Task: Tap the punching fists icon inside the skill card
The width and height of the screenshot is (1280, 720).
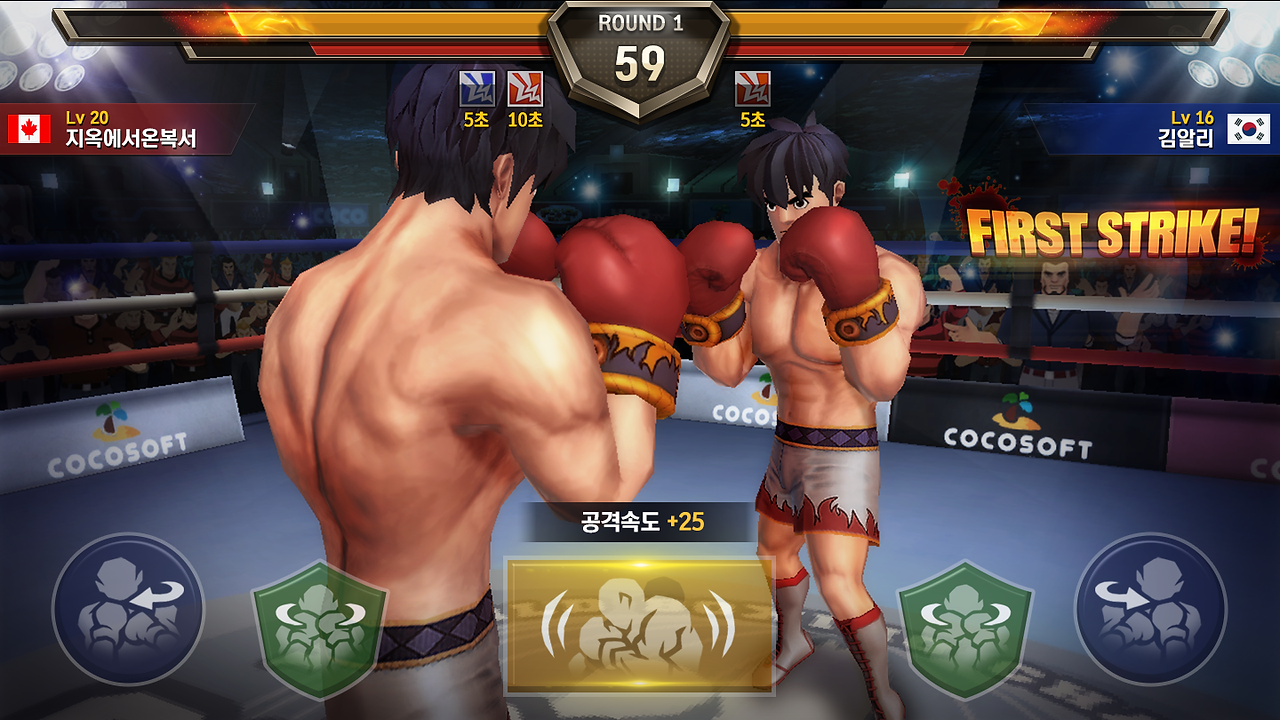Action: coord(640,625)
